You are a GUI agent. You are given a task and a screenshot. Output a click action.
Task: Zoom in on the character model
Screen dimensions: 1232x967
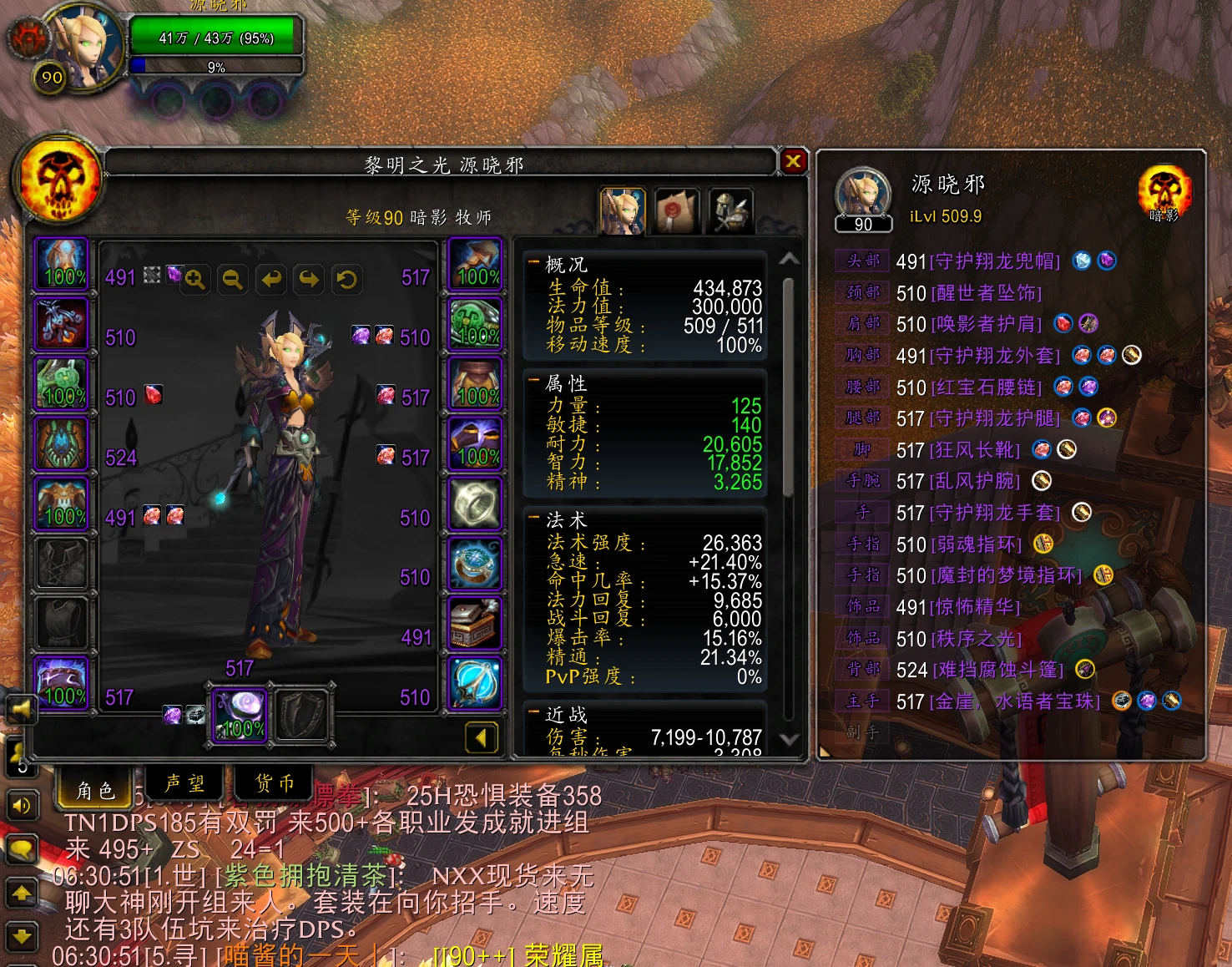point(195,279)
